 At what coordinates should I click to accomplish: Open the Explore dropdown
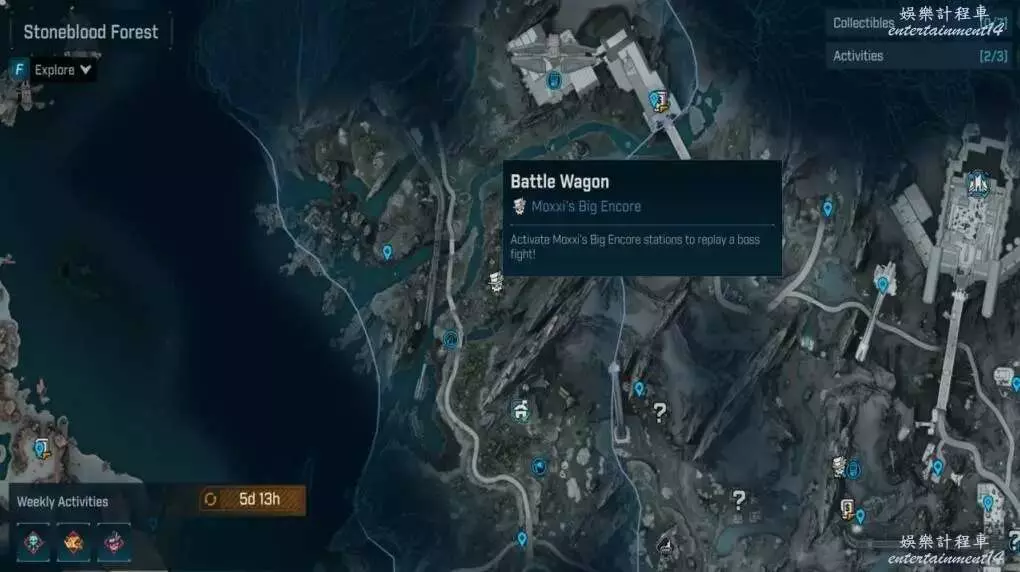pyautogui.click(x=62, y=70)
